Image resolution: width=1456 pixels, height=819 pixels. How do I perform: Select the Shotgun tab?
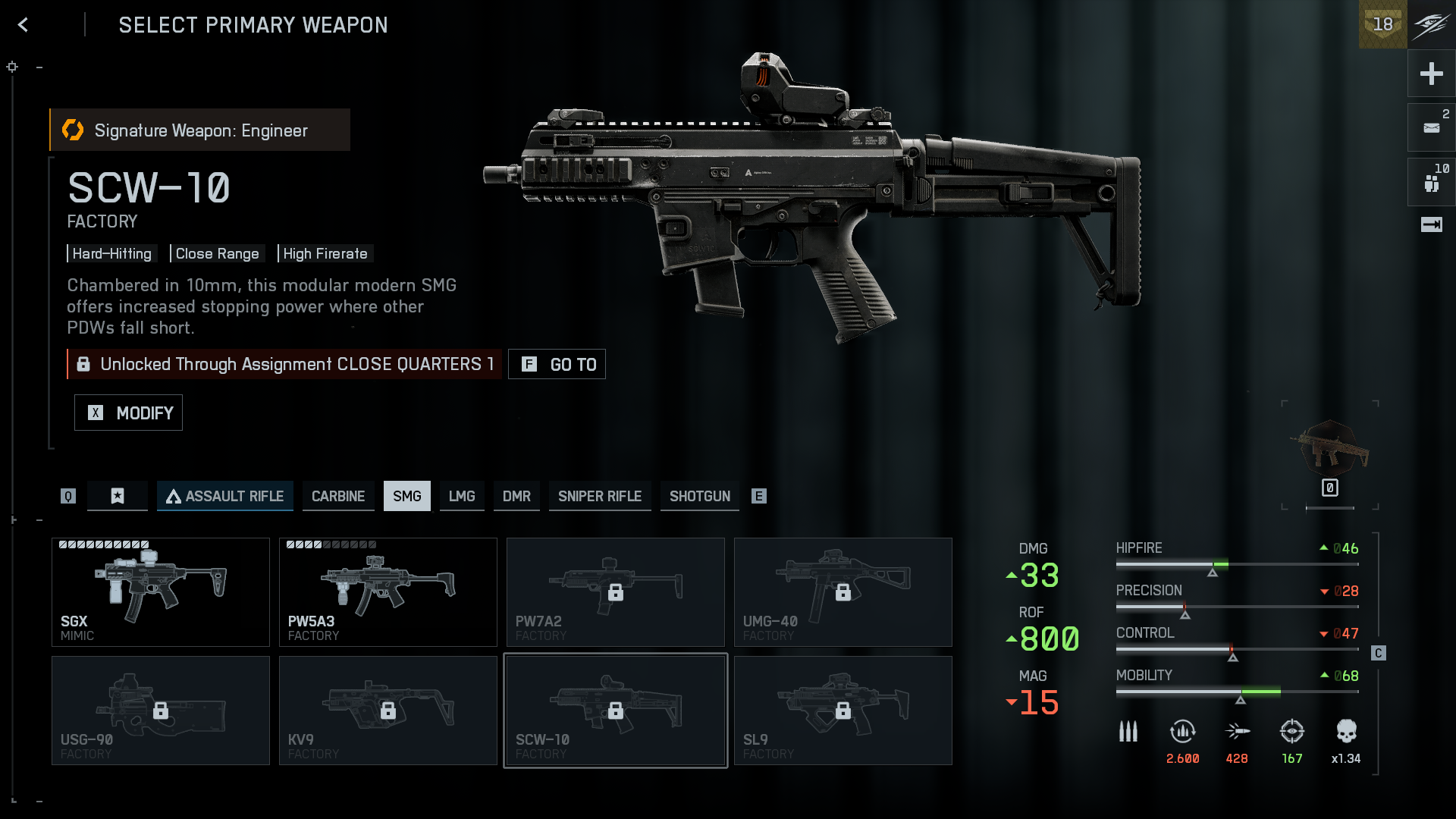[699, 496]
